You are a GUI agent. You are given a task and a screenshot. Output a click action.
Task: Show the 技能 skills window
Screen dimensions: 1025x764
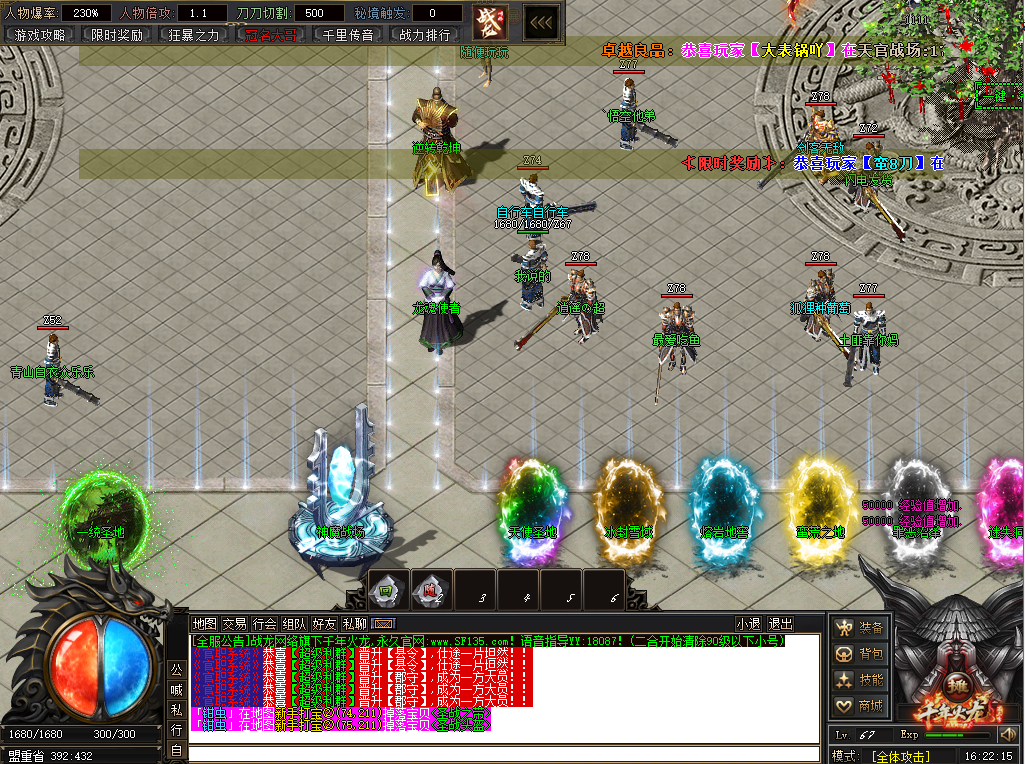click(861, 680)
